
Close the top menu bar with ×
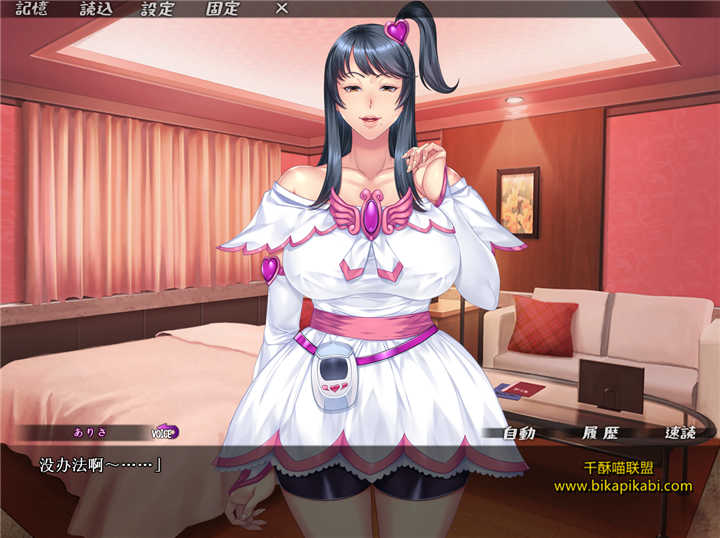(282, 9)
